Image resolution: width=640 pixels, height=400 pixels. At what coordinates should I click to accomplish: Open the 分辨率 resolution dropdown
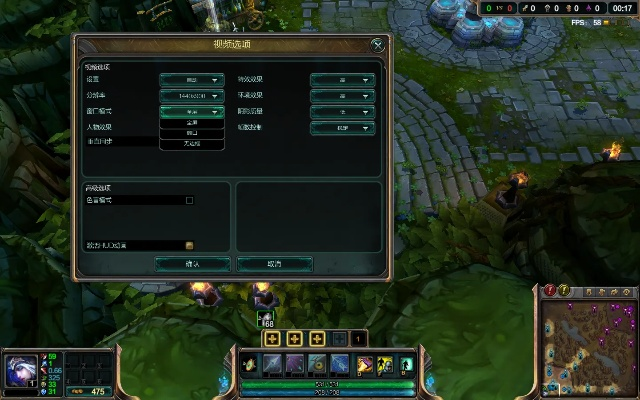pyautogui.click(x=190, y=96)
